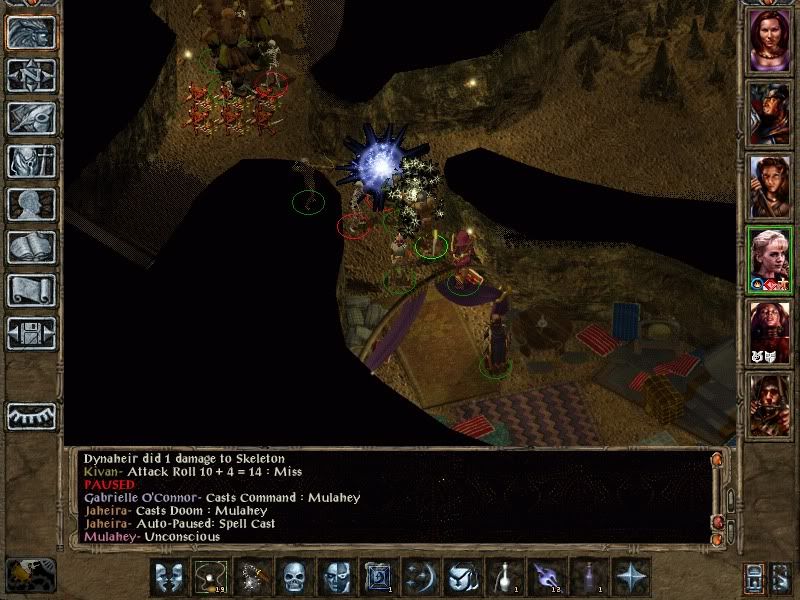Screen dimensions: 800x600
Task: Open the area map with compass icon
Action: point(31,75)
